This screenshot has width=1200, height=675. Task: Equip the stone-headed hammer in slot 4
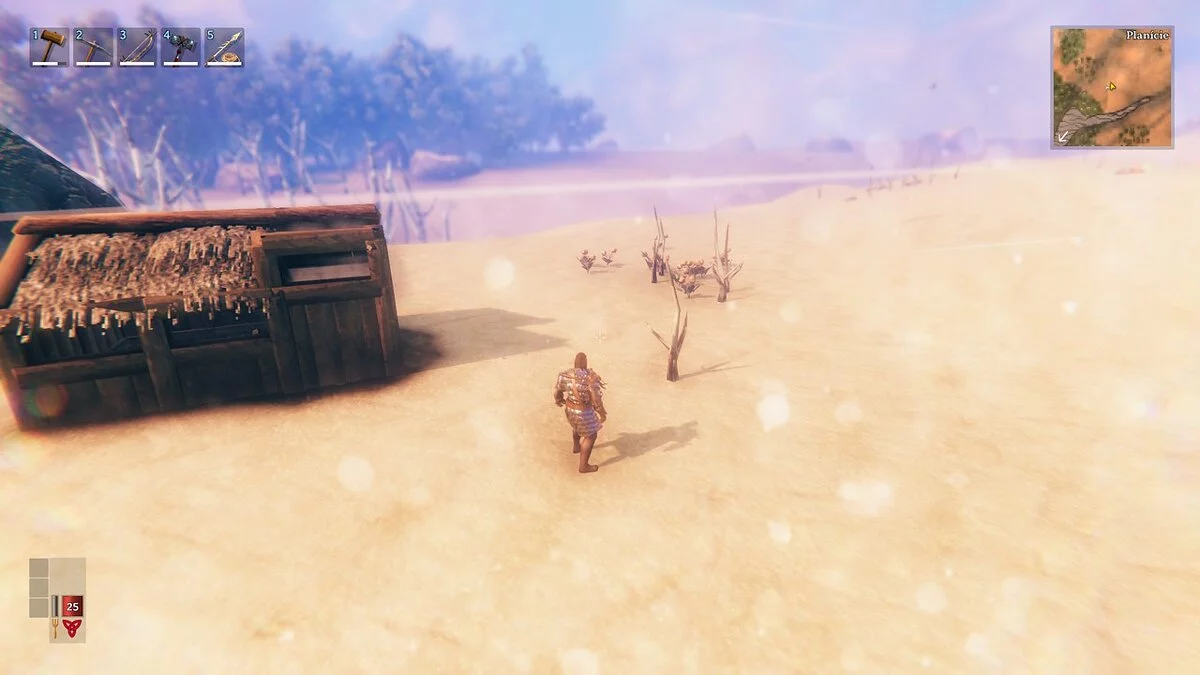tap(181, 47)
